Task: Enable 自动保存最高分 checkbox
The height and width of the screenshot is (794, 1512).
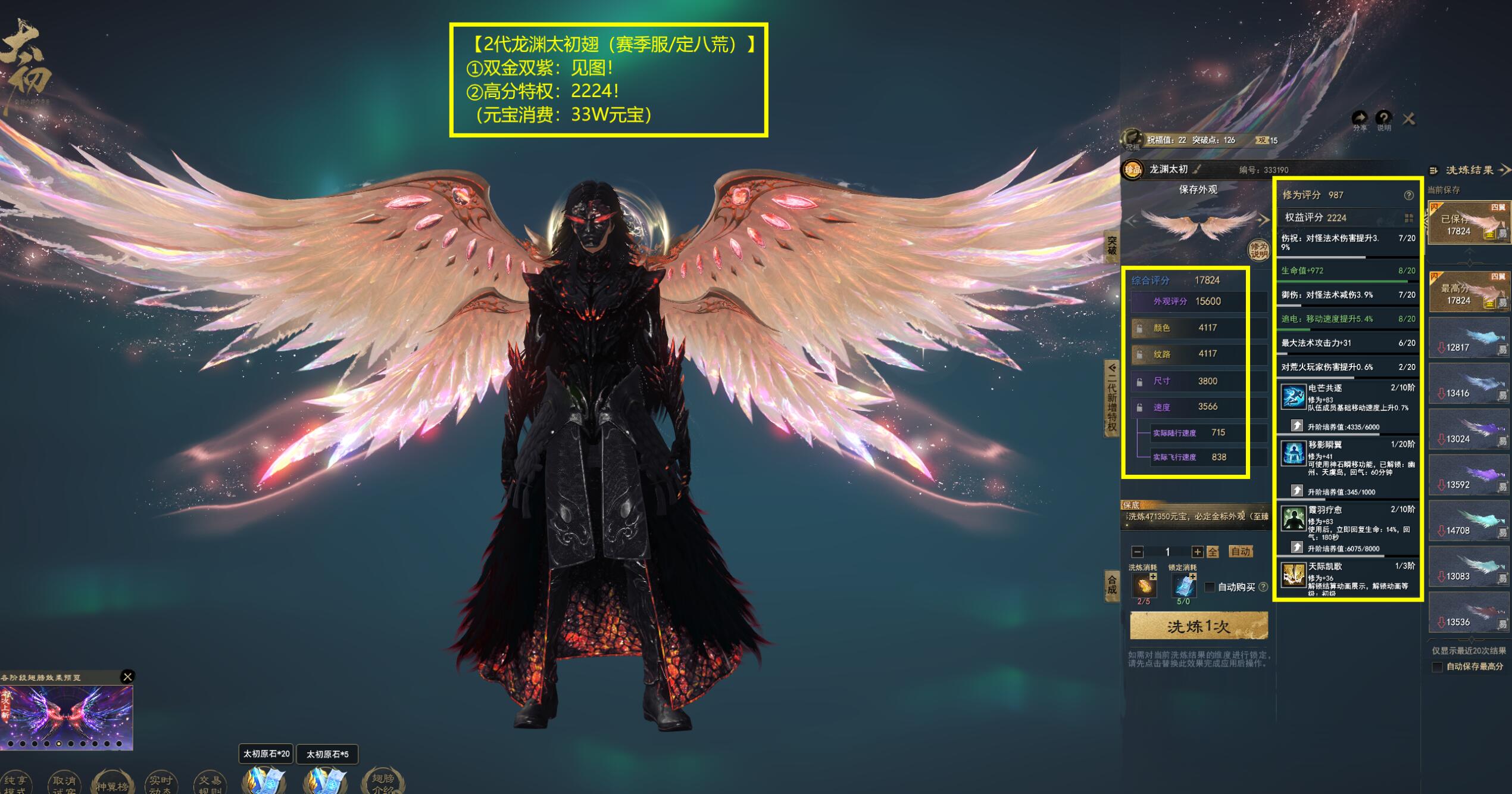Action: [x=1437, y=667]
